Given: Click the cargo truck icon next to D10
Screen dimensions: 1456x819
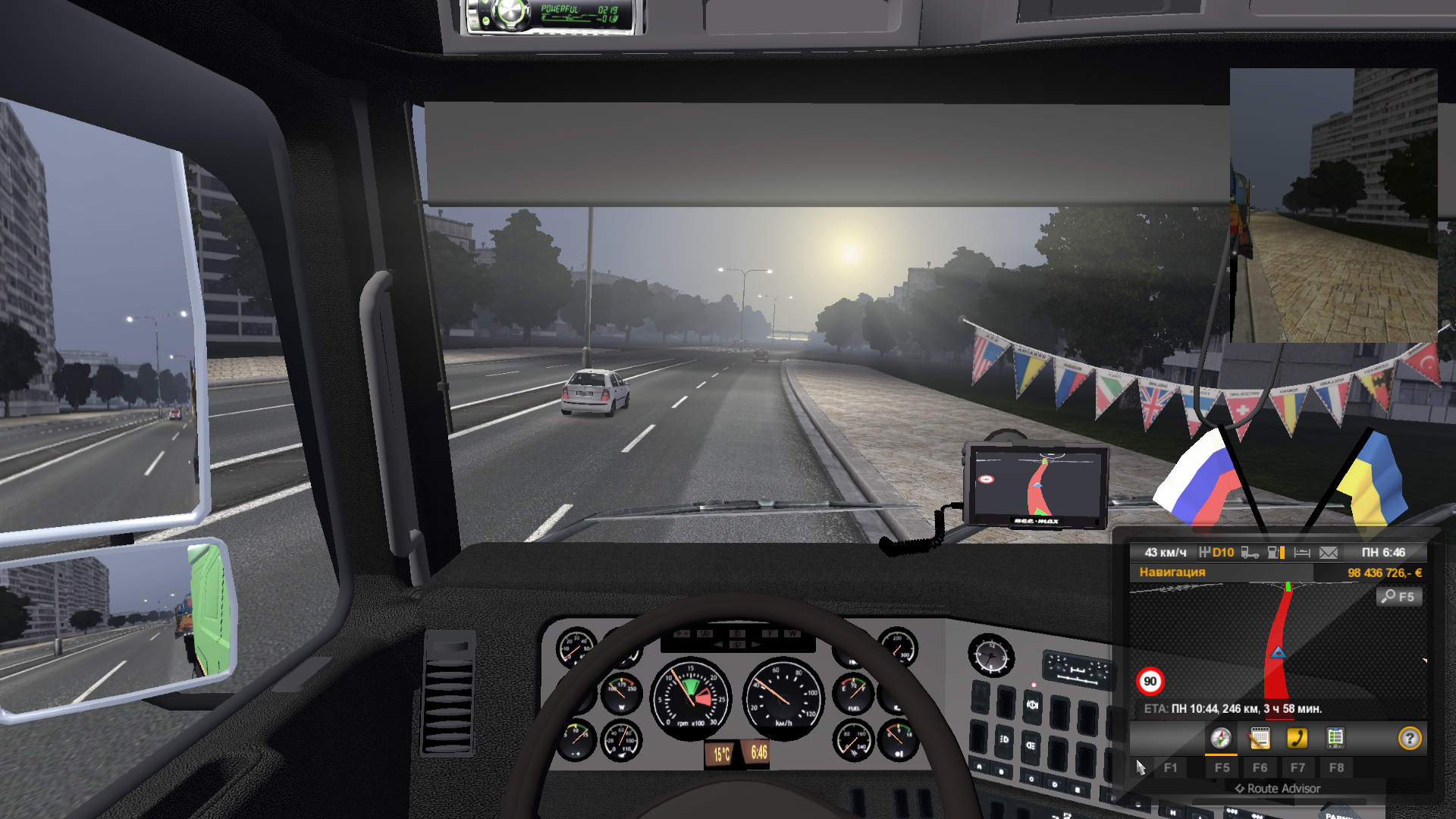Looking at the screenshot, I should point(1249,553).
